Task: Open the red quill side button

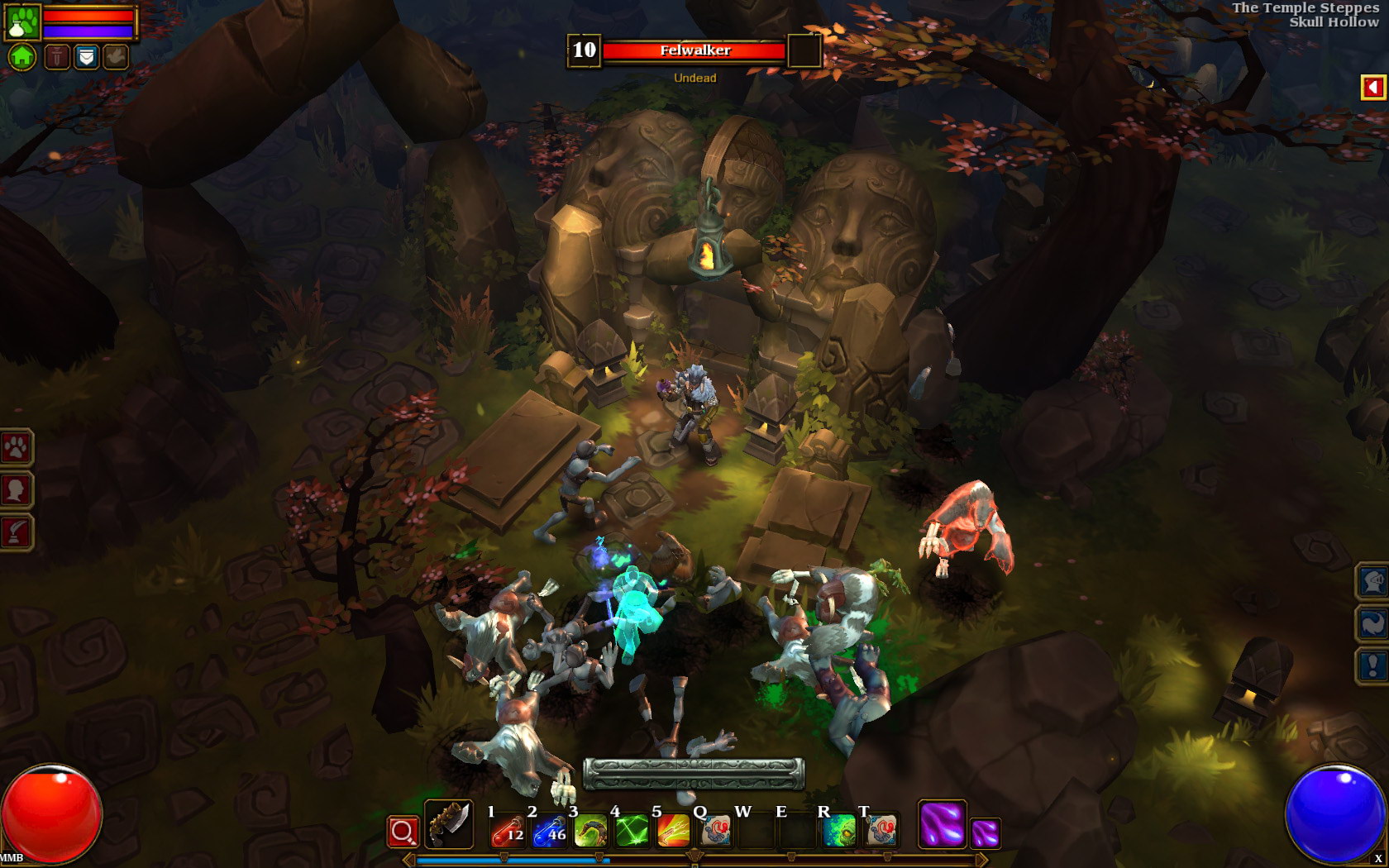Action: [16, 532]
